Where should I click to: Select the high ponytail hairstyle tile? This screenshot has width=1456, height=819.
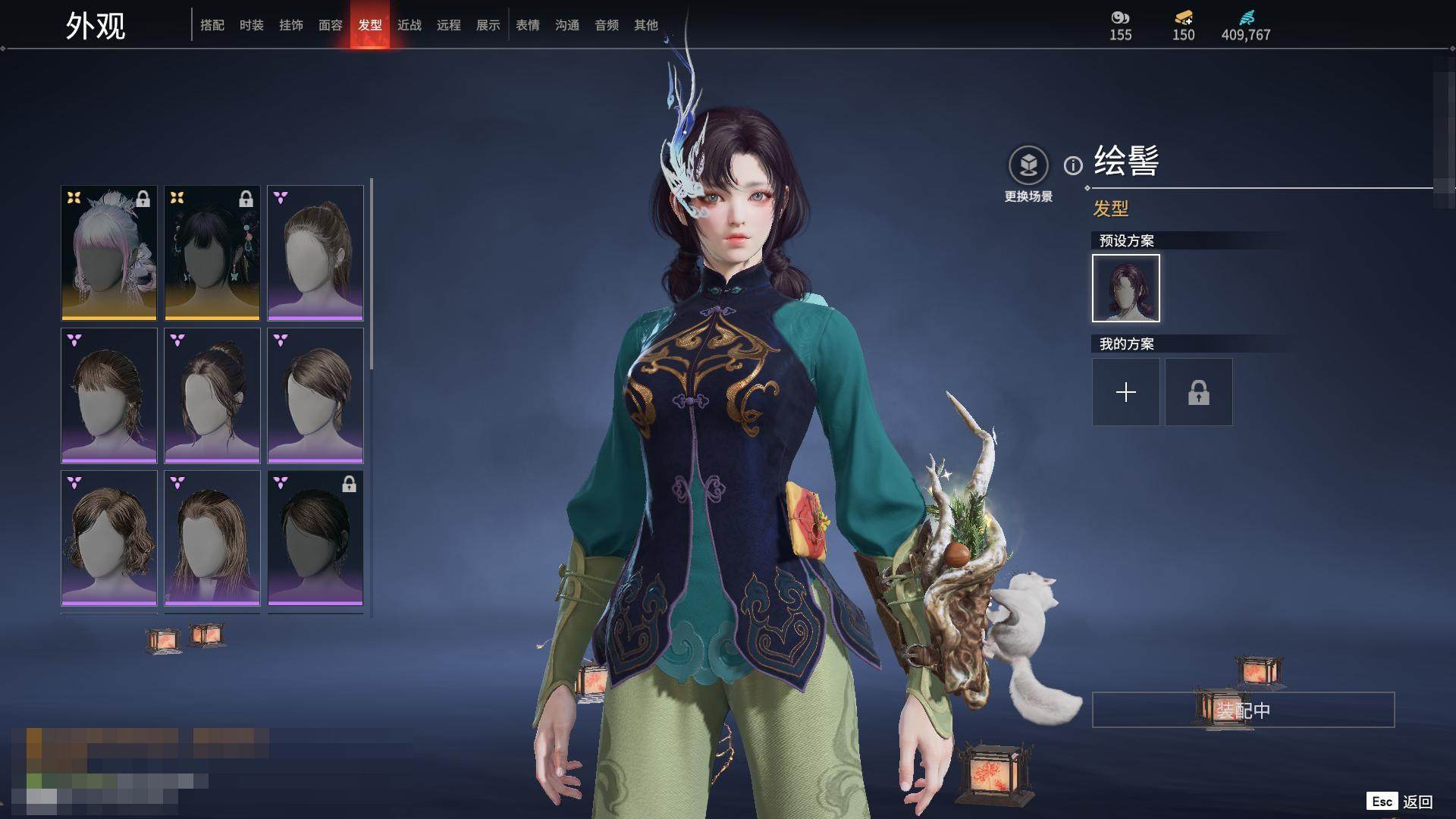tap(315, 253)
